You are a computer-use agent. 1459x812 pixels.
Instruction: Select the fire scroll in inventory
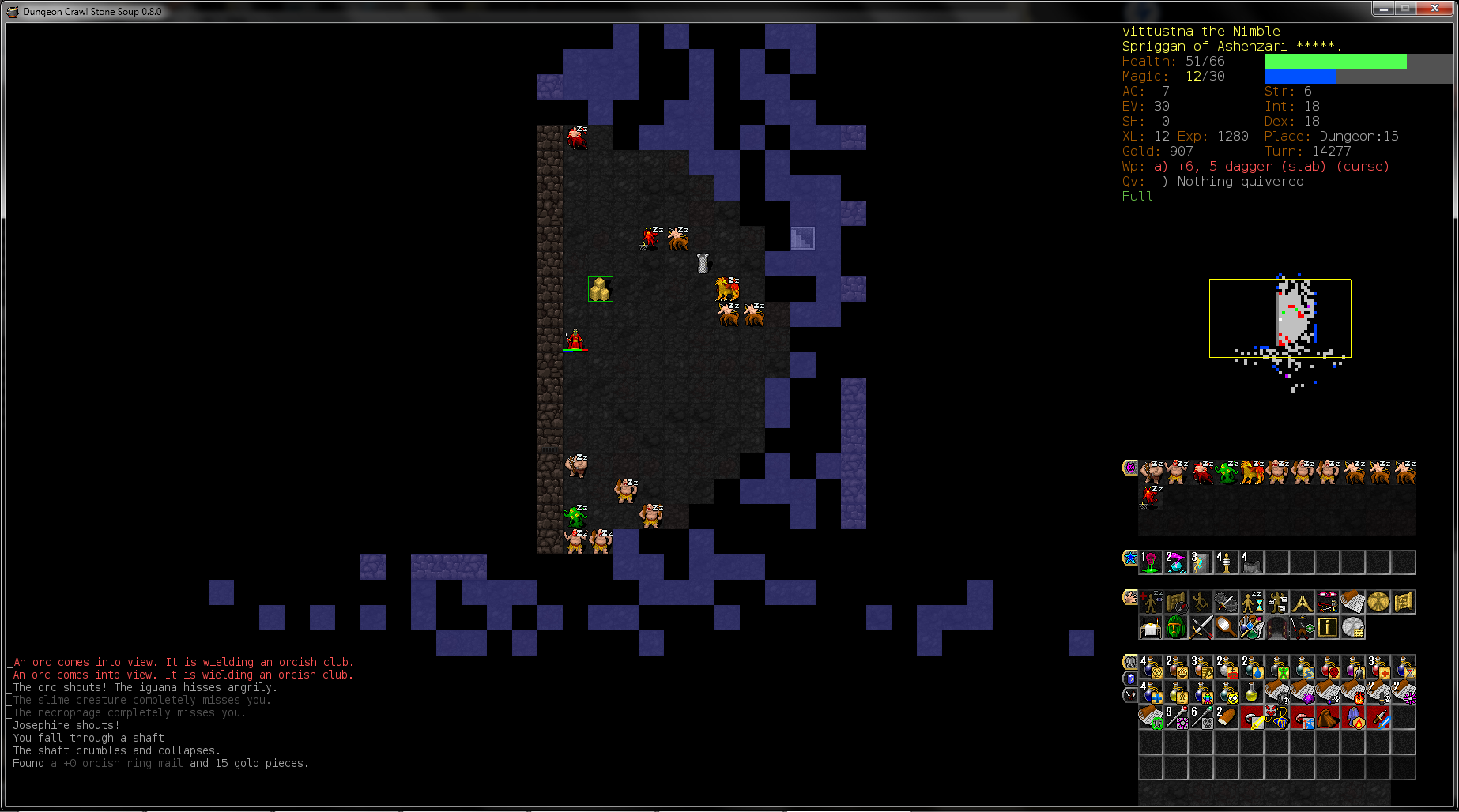pos(1352,693)
